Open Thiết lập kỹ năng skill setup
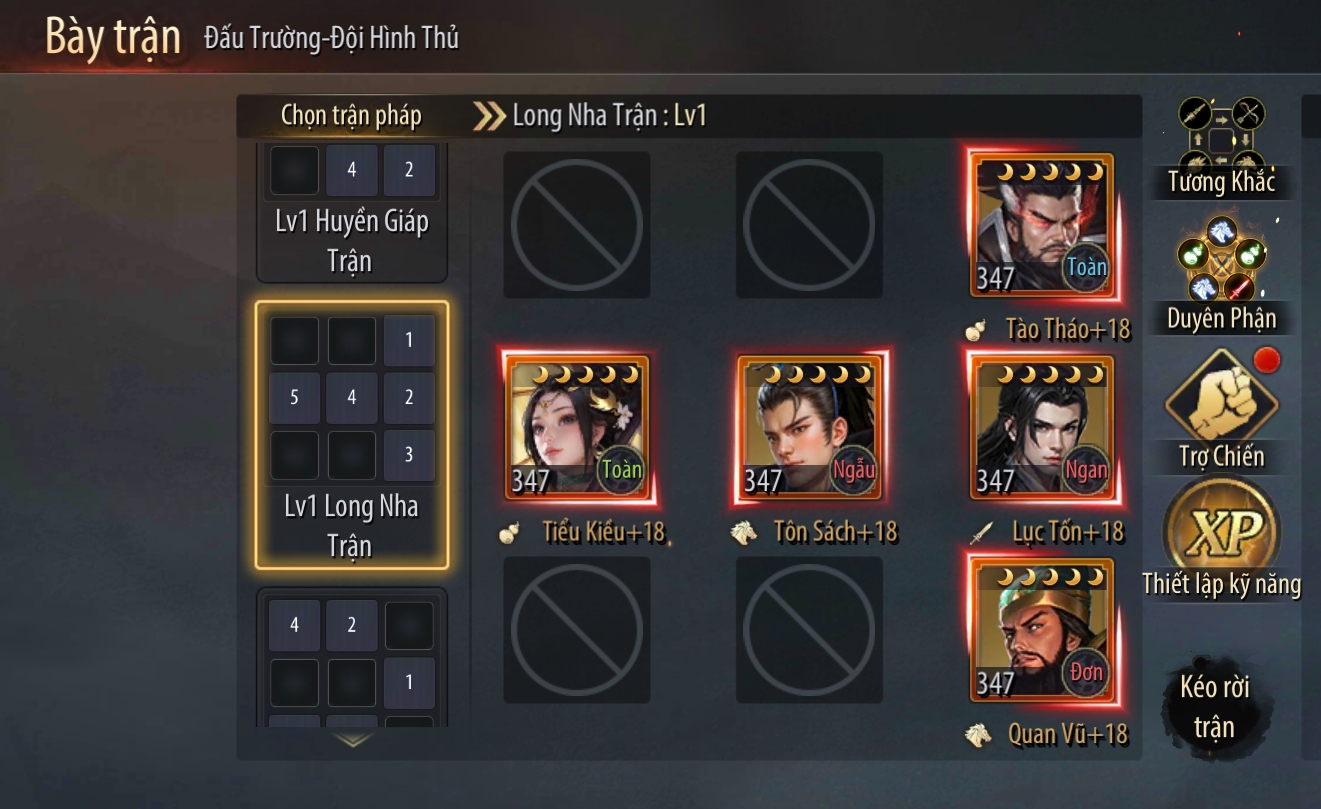This screenshot has height=809, width=1321. click(1221, 540)
